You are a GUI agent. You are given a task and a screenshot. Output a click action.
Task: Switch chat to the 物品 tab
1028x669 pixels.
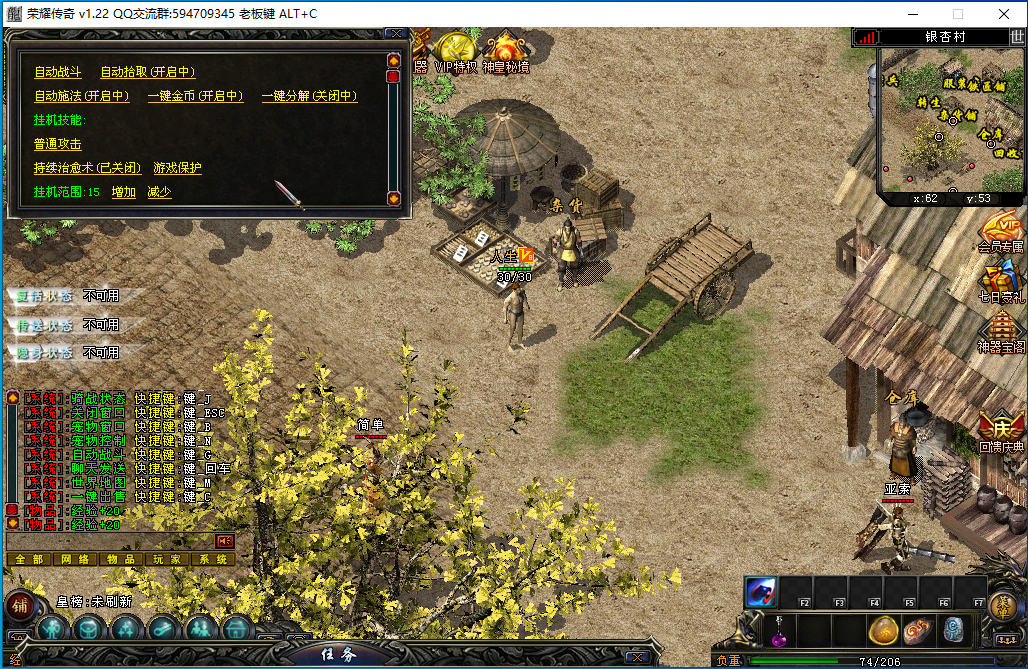[121, 559]
